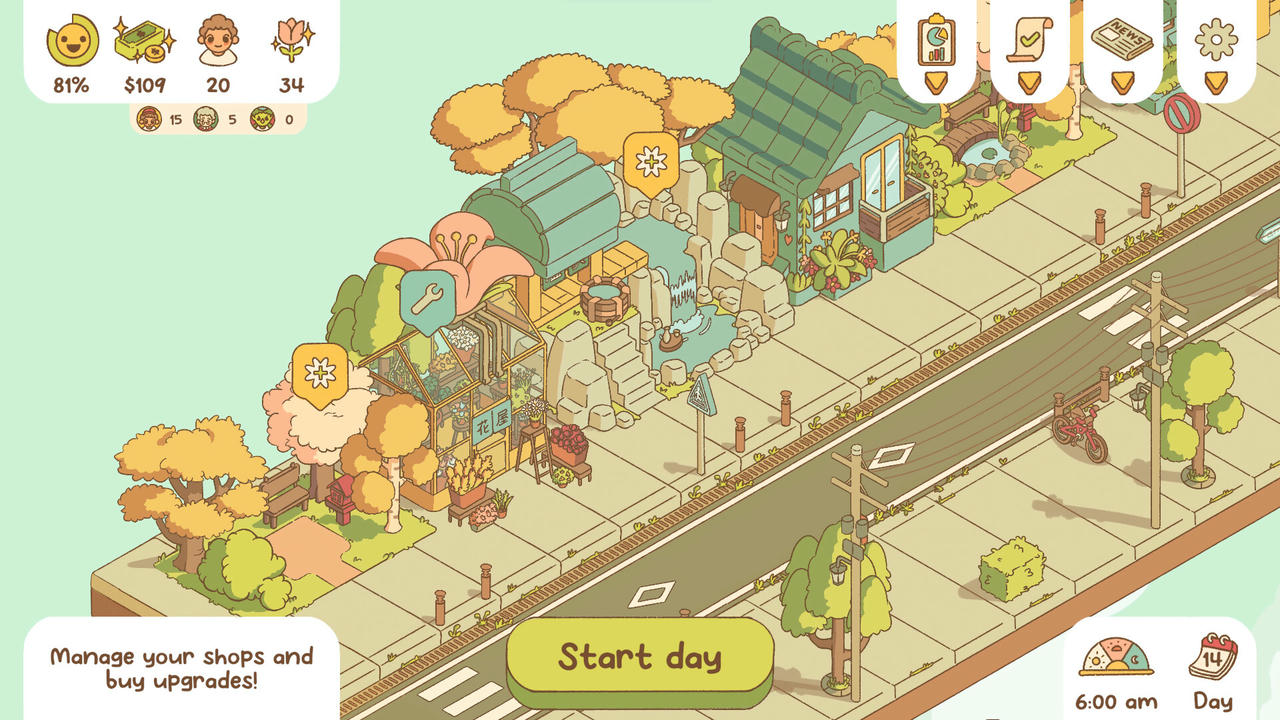Click the flower bubble above the bathhouse
The image size is (1280, 720).
click(x=651, y=160)
